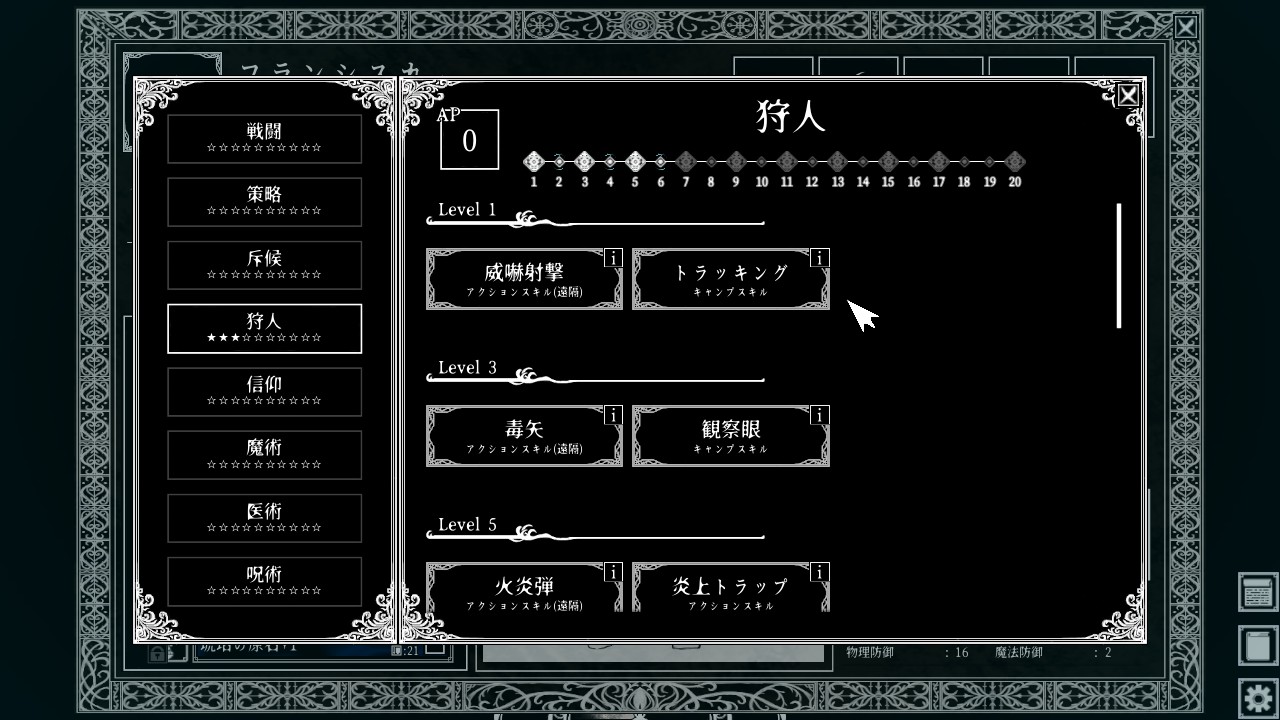The image size is (1280, 720).
Task: Switch to the 戦闘 skill category
Action: click(264, 139)
